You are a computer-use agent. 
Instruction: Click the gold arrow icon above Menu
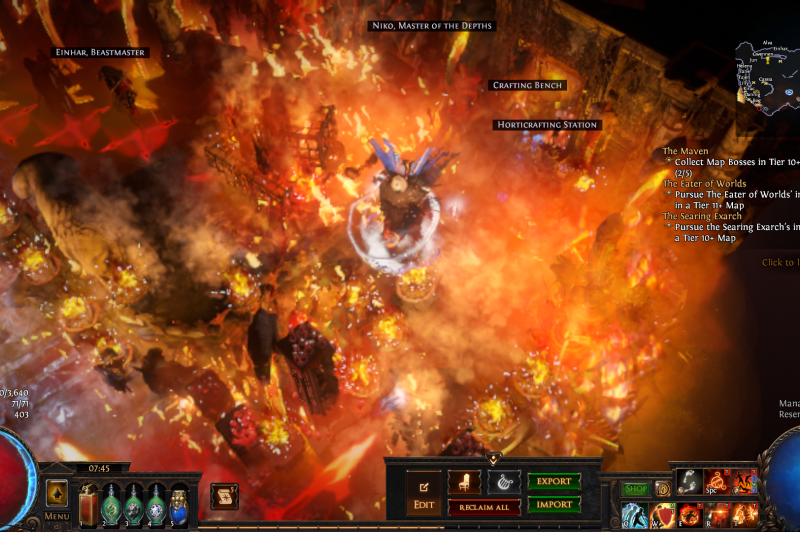pos(56,493)
